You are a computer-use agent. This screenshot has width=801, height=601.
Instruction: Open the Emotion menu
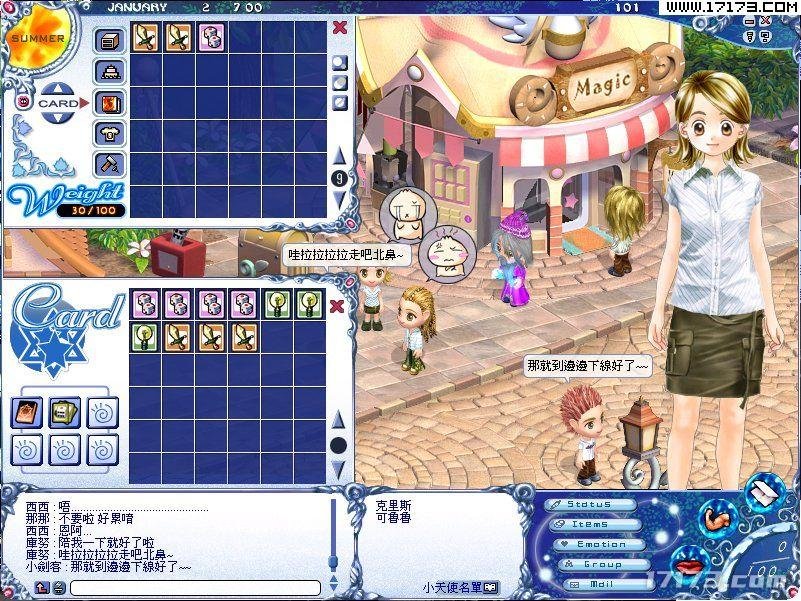[599, 544]
